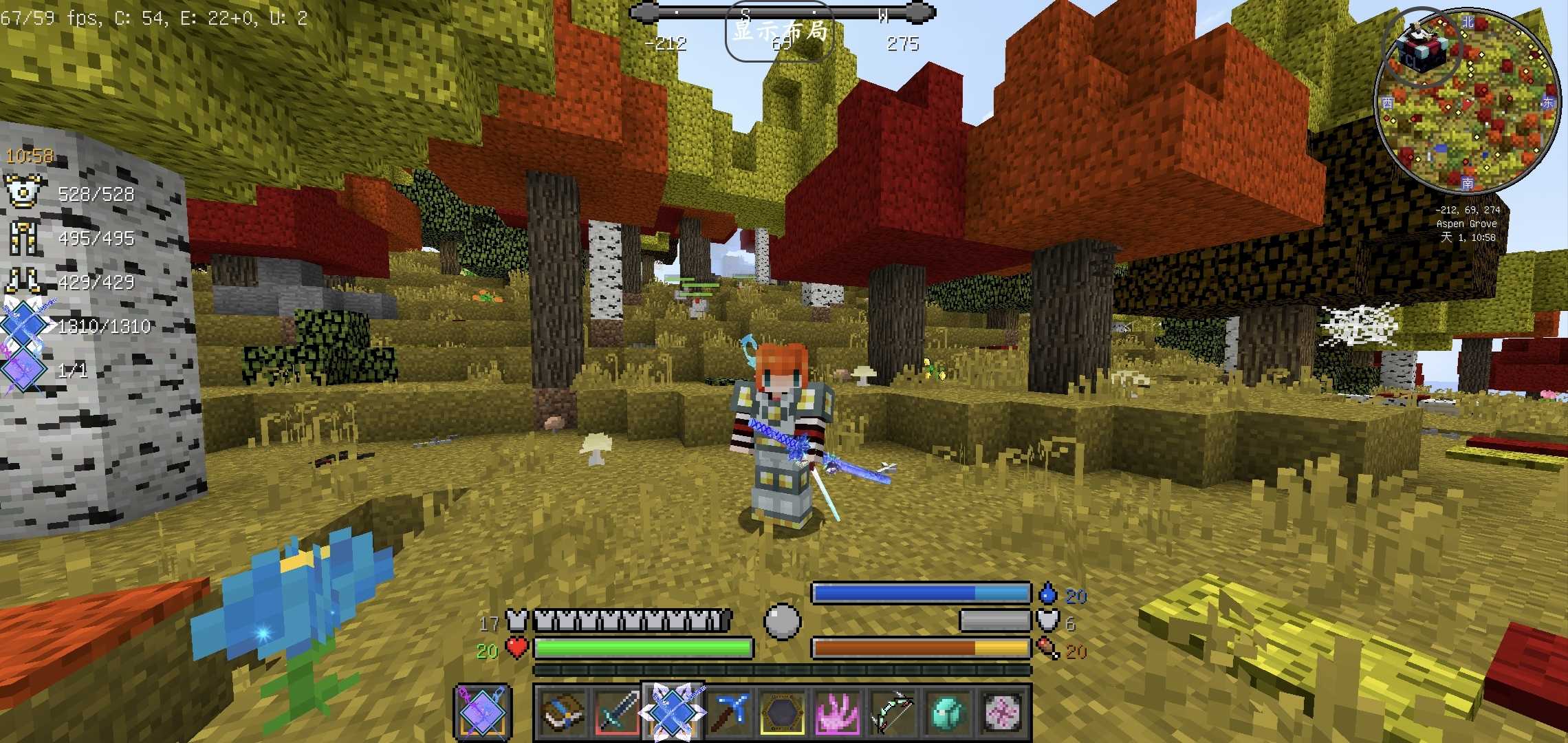Viewport: 1568px width, 743px height.
Task: Click the purple crossed-blades offhand slot
Action: (482, 712)
